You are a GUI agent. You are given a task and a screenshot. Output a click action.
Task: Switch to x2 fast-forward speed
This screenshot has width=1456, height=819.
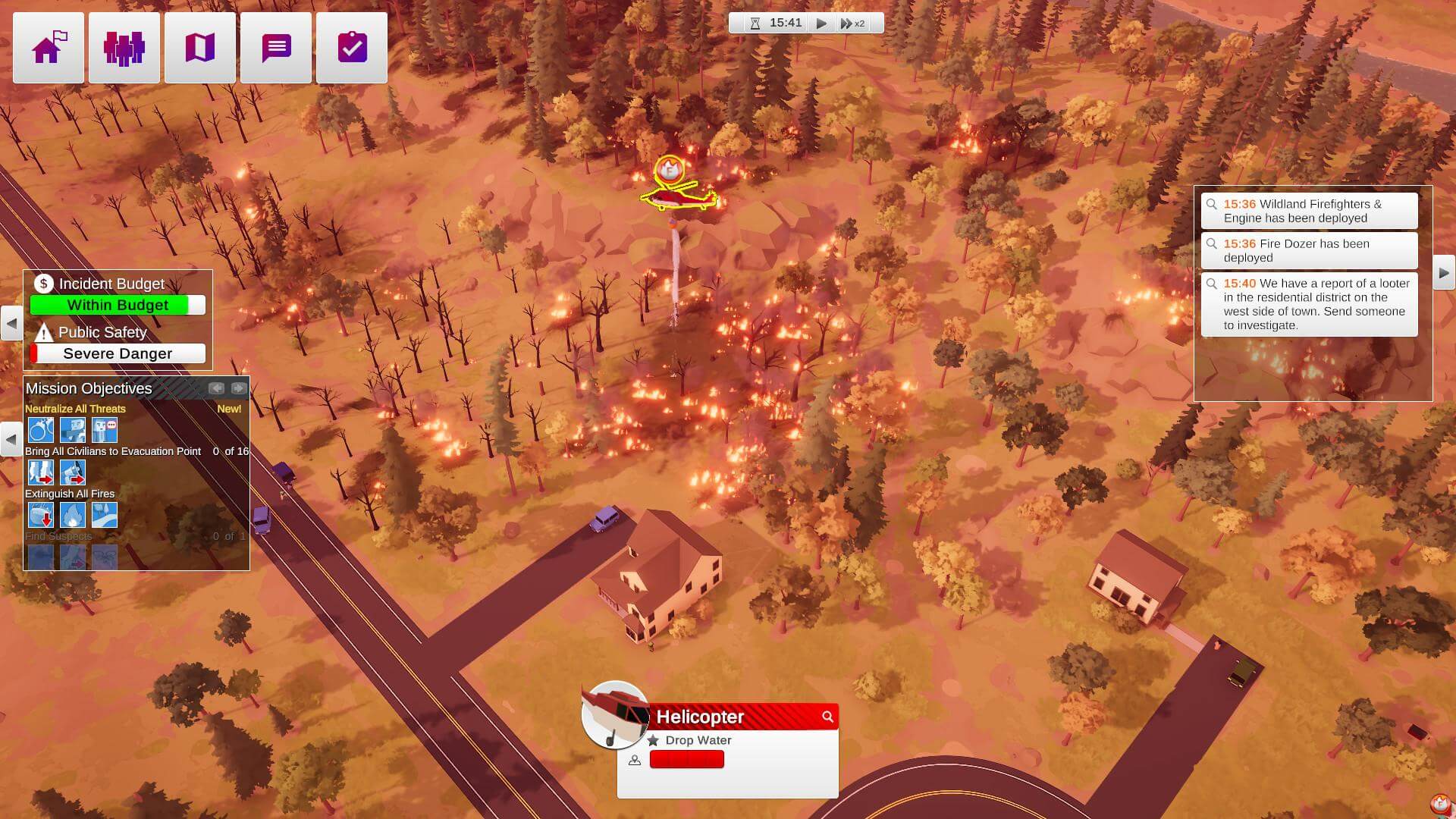point(852,24)
